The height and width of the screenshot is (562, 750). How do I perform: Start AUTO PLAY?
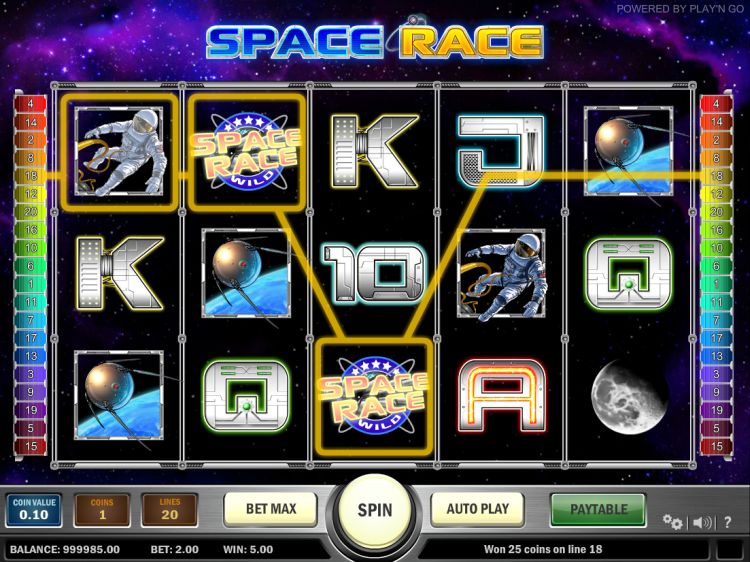480,509
